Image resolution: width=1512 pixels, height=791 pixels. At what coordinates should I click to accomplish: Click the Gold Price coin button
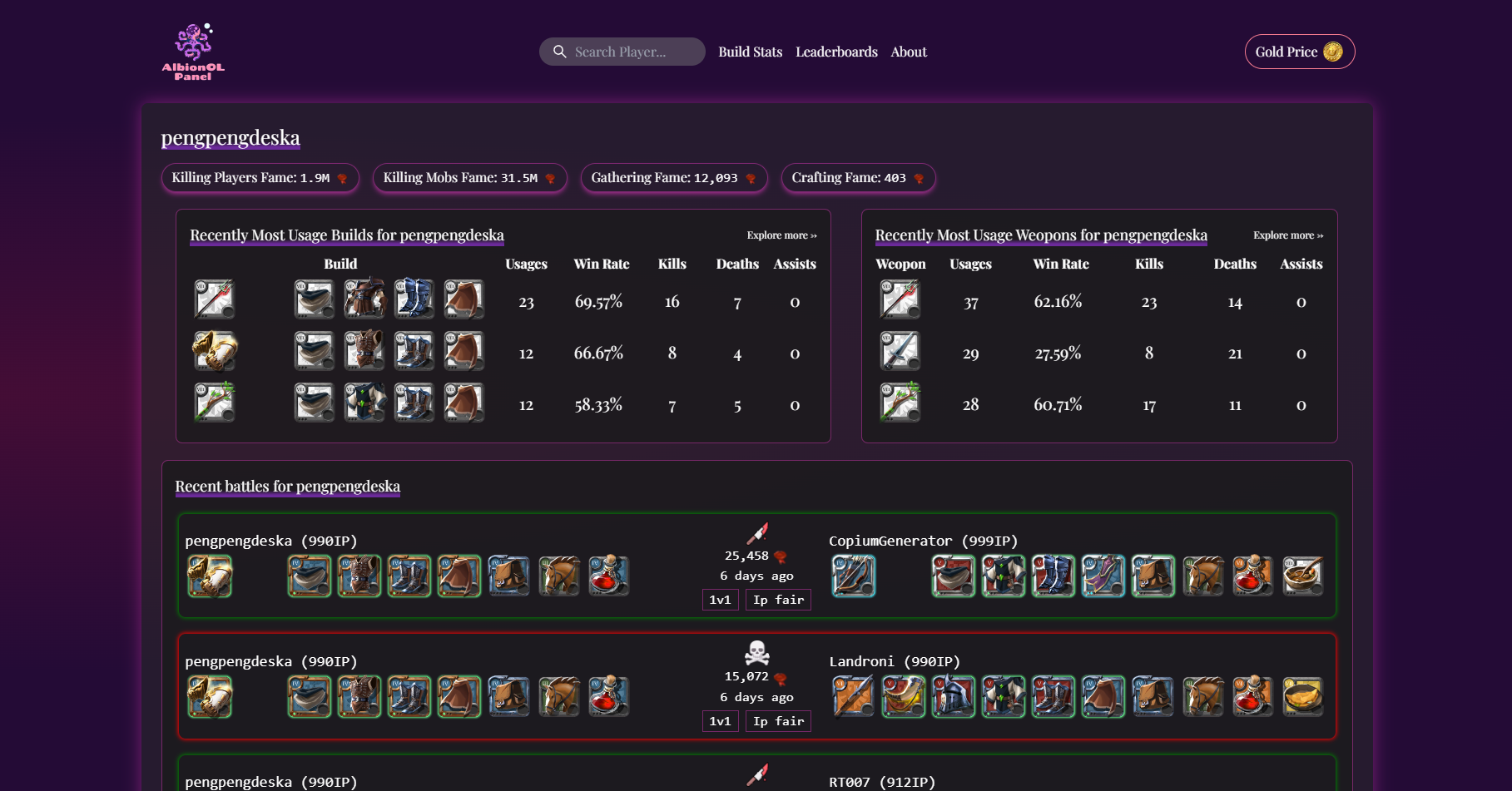[1299, 51]
